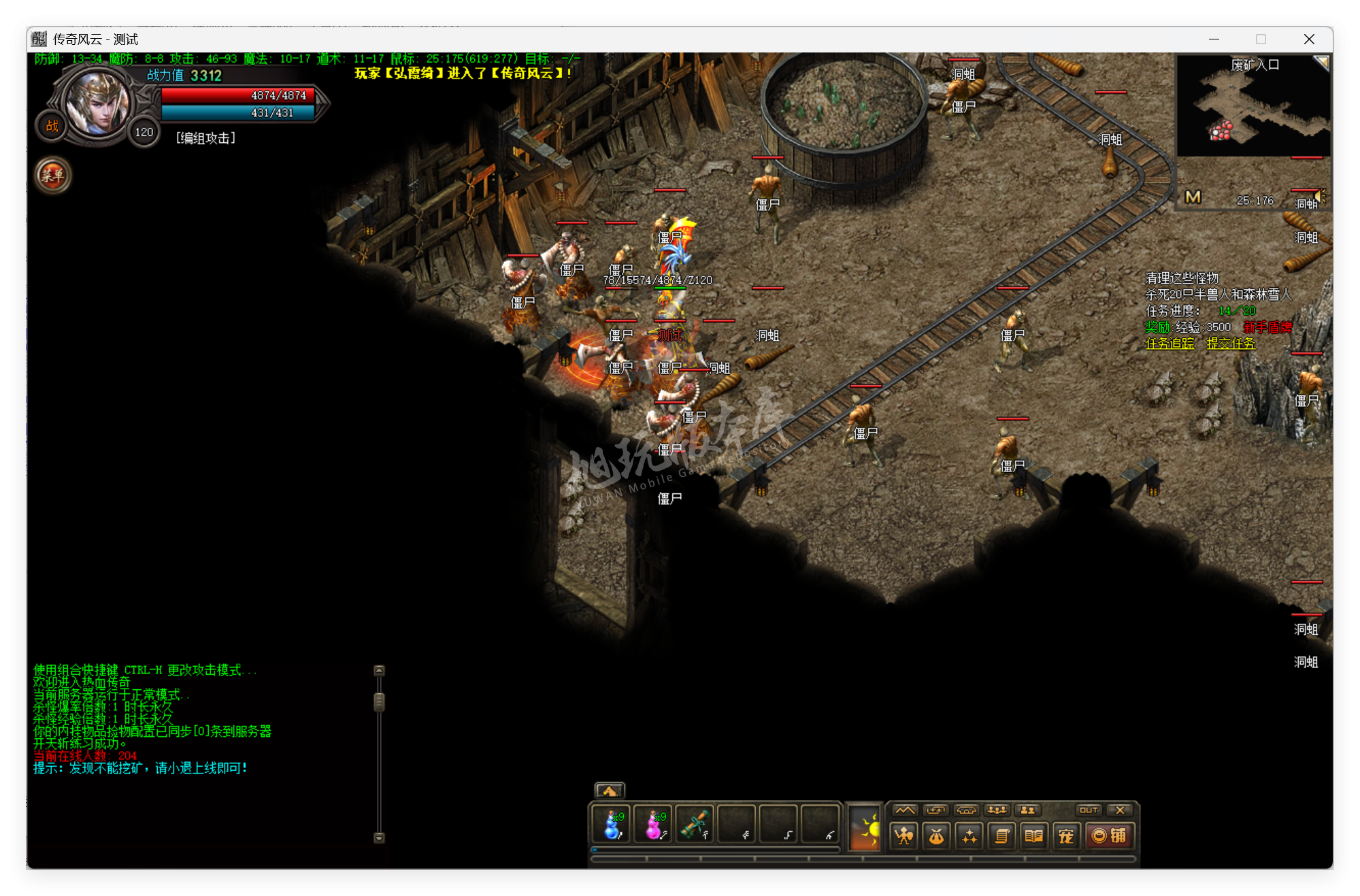Toggle the sound speaker icon

pyautogui.click(x=1320, y=197)
